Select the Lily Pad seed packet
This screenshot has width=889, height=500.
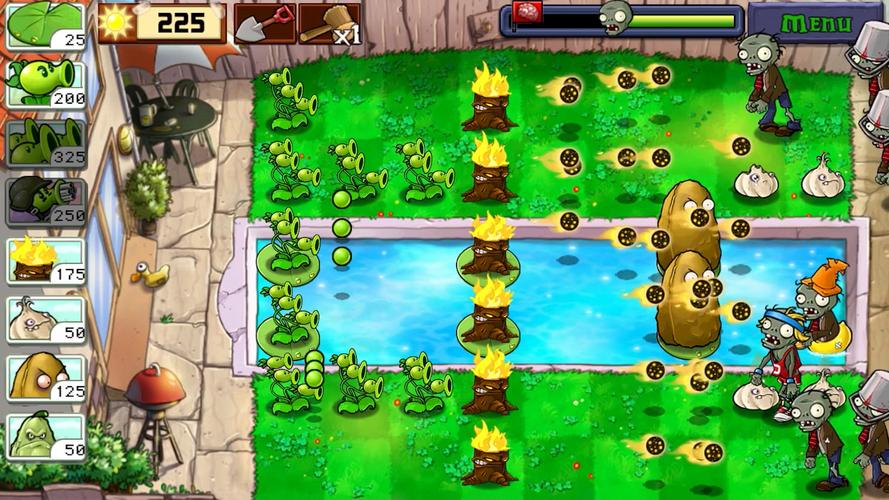46,25
